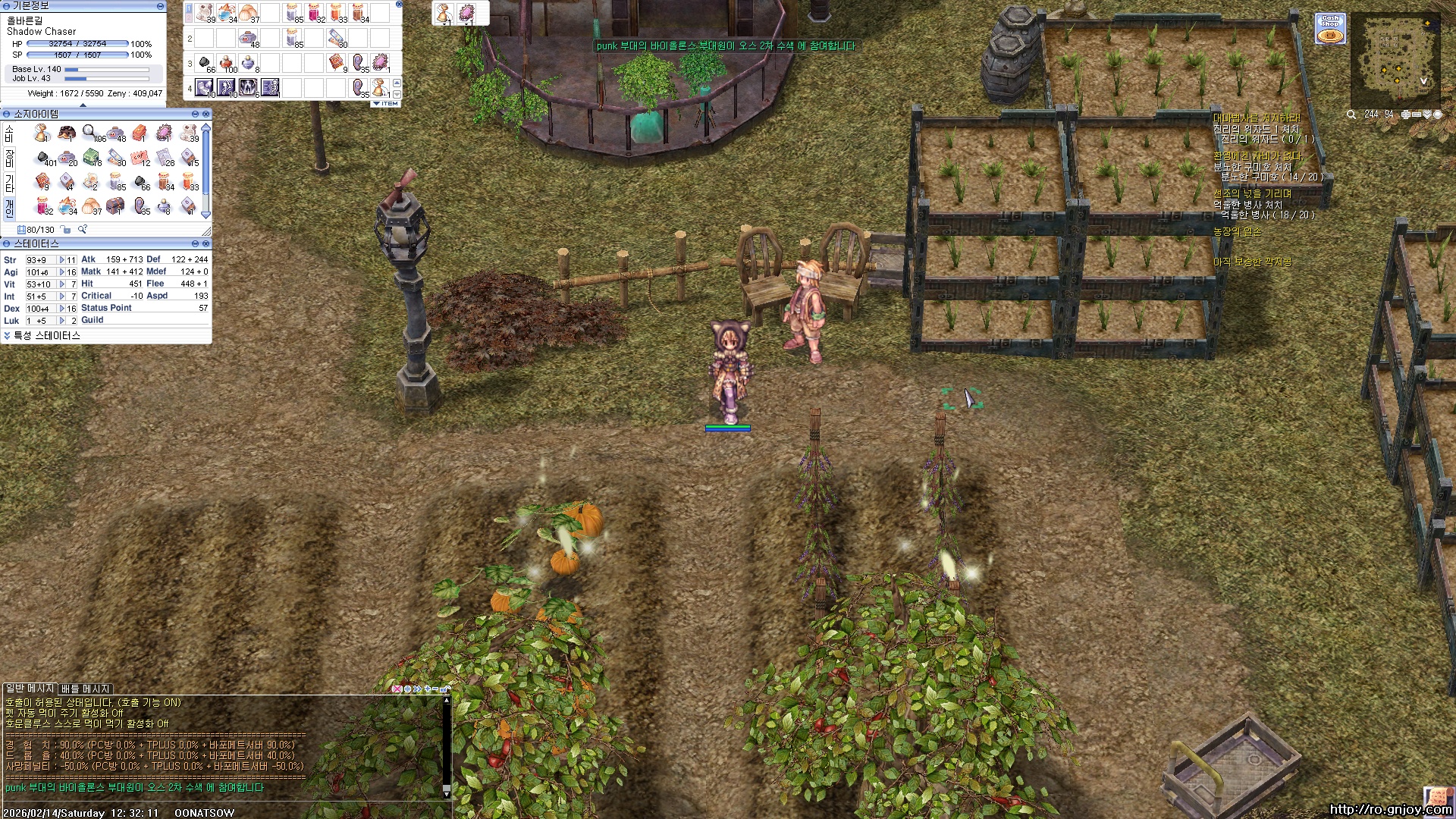Switch to the 기타 inventory tab
The height and width of the screenshot is (819, 1456).
(9, 182)
